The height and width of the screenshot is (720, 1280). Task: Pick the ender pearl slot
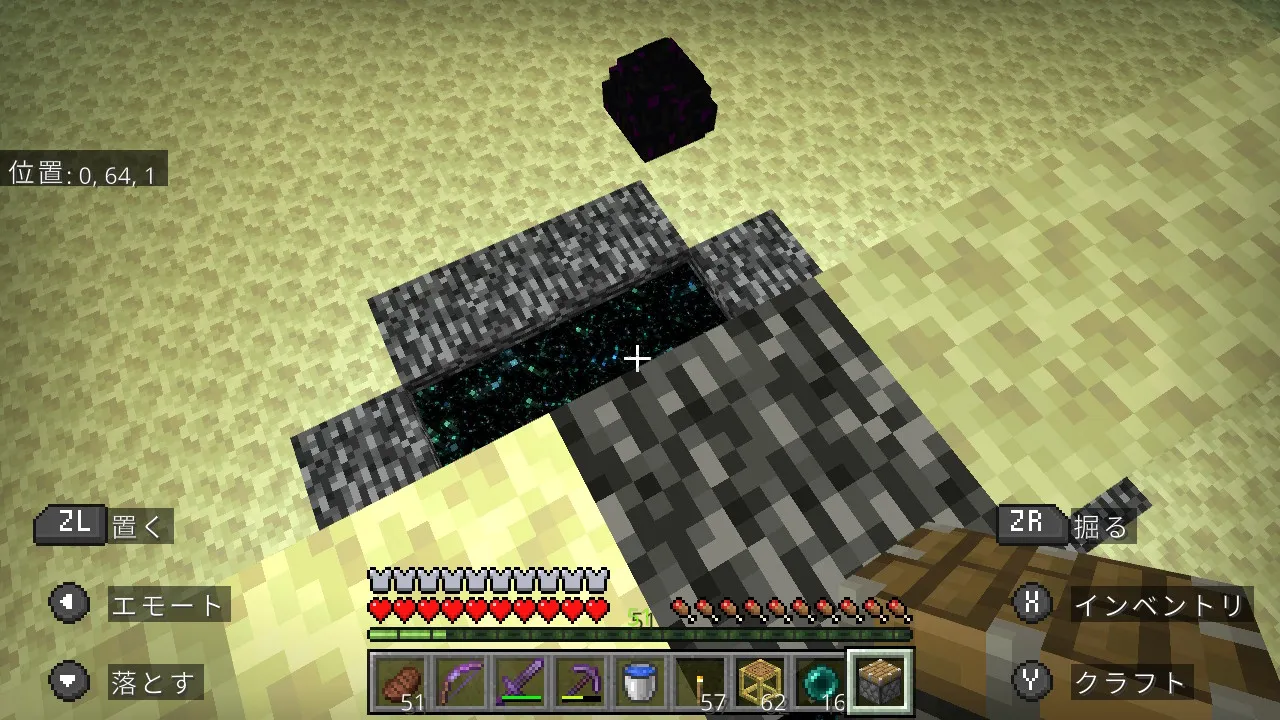tap(820, 682)
